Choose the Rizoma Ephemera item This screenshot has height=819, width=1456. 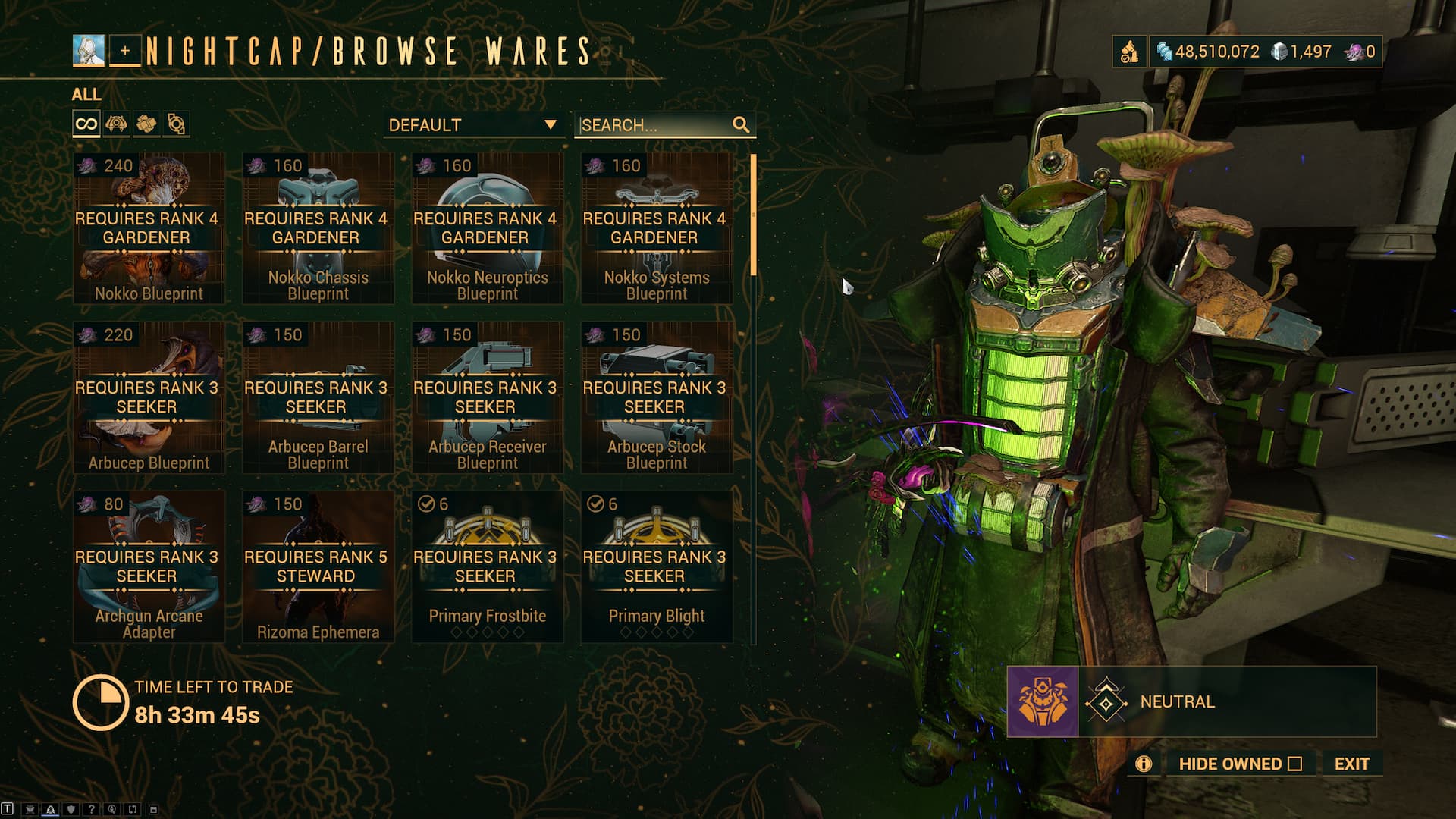pyautogui.click(x=318, y=566)
